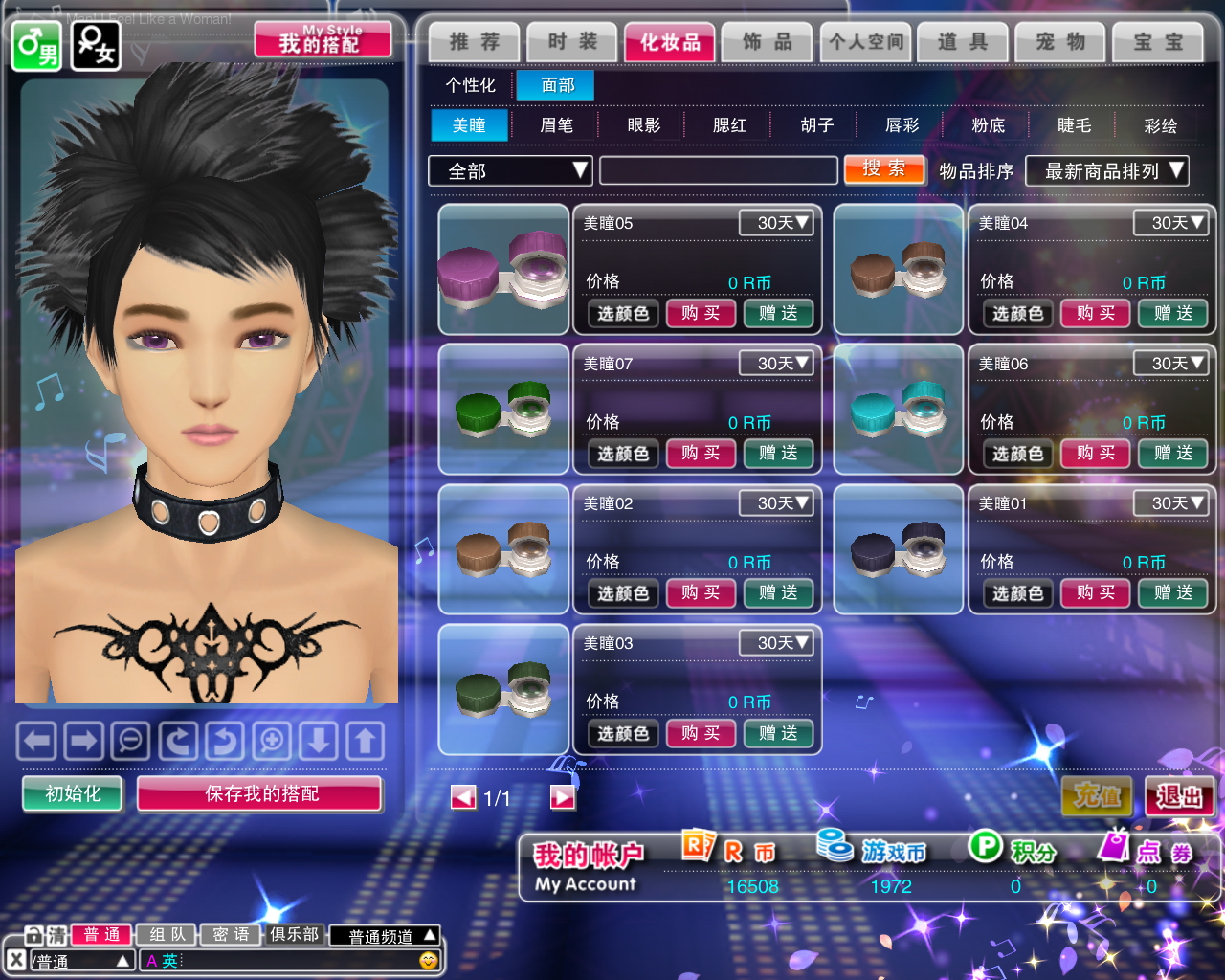Reset the look with 初始化
The image size is (1225, 980).
point(73,793)
